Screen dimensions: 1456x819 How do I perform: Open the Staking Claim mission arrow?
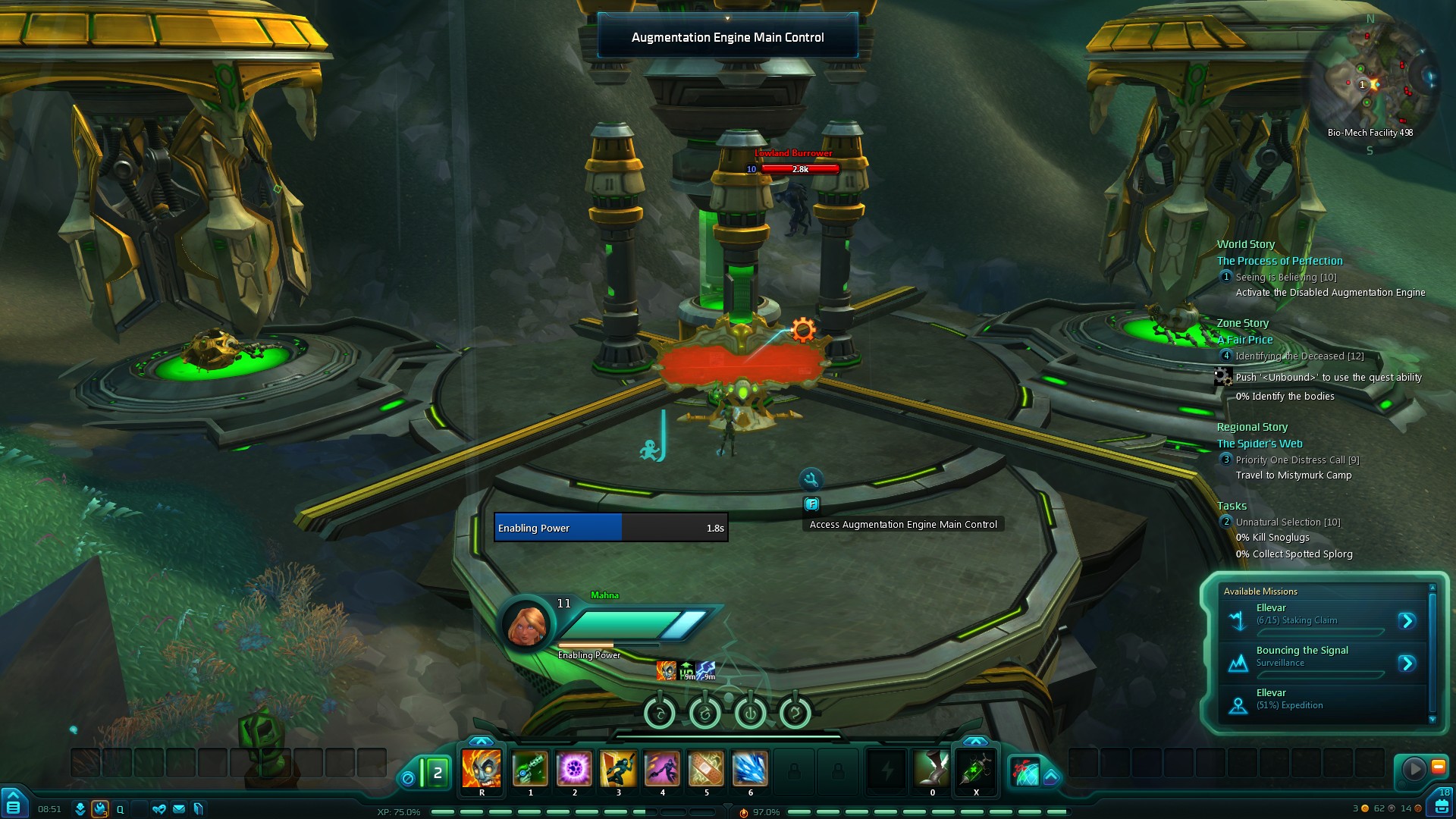pyautogui.click(x=1407, y=621)
